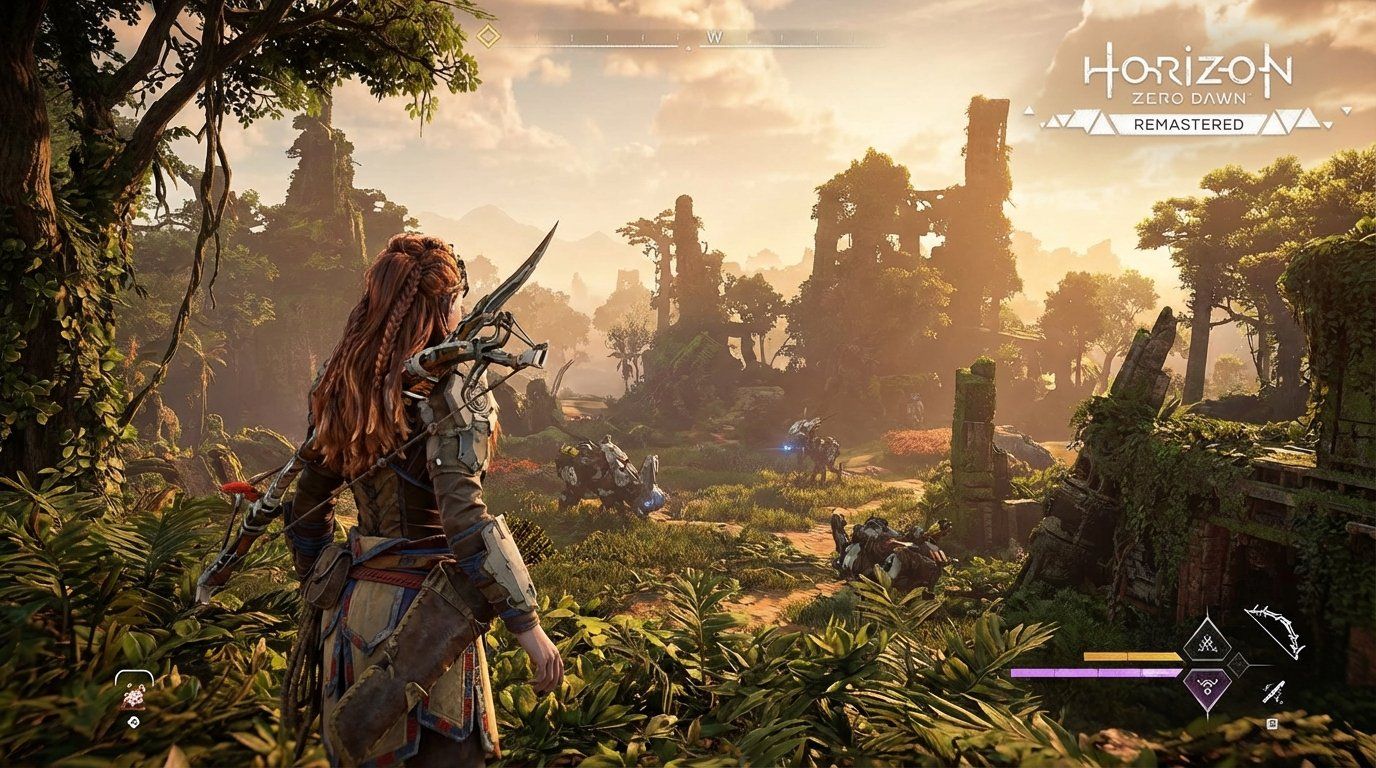The width and height of the screenshot is (1376, 768).
Task: Select the purple valor surge diamond icon
Action: point(1207,688)
